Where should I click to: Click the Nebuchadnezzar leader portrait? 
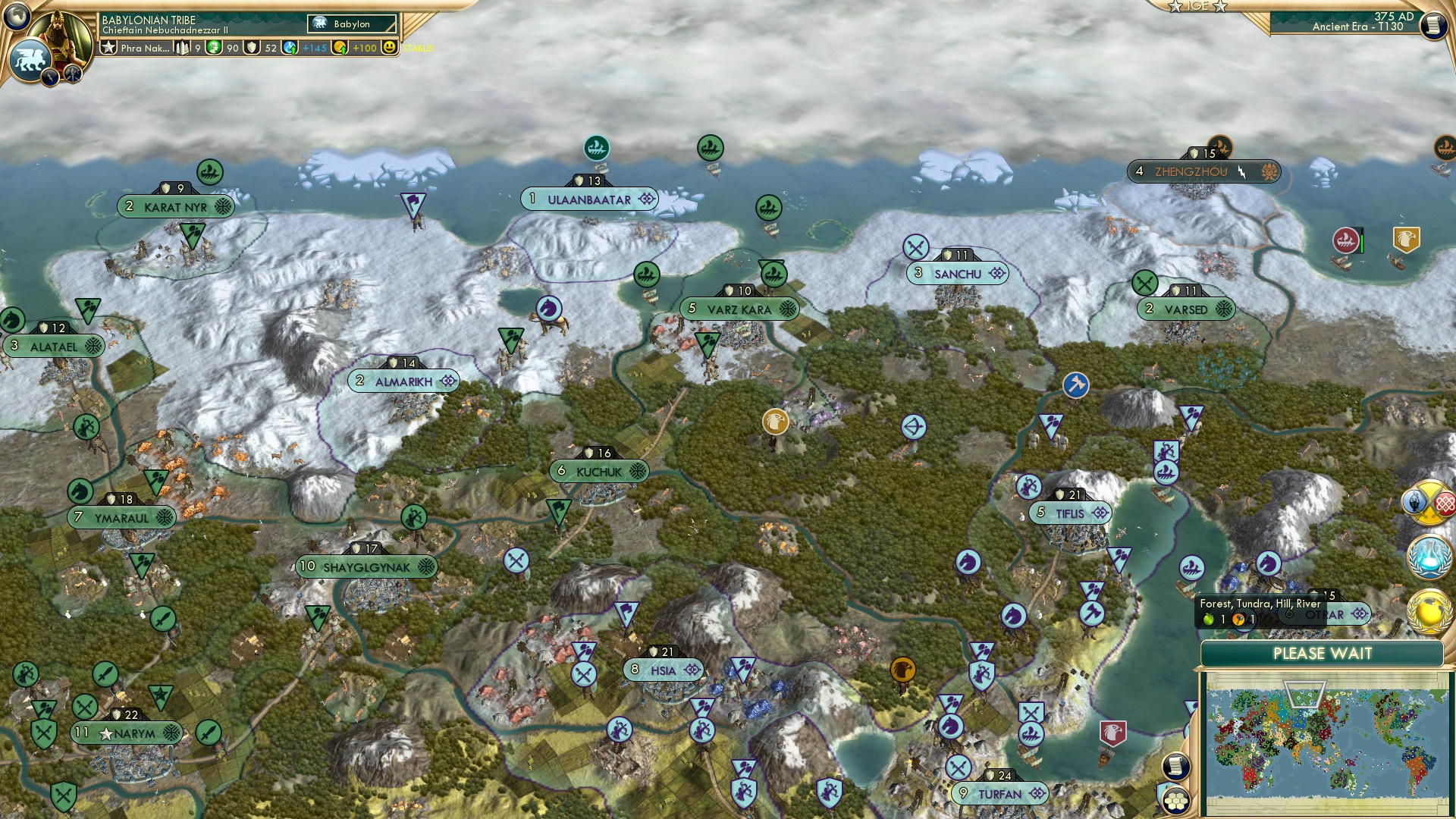[x=59, y=34]
